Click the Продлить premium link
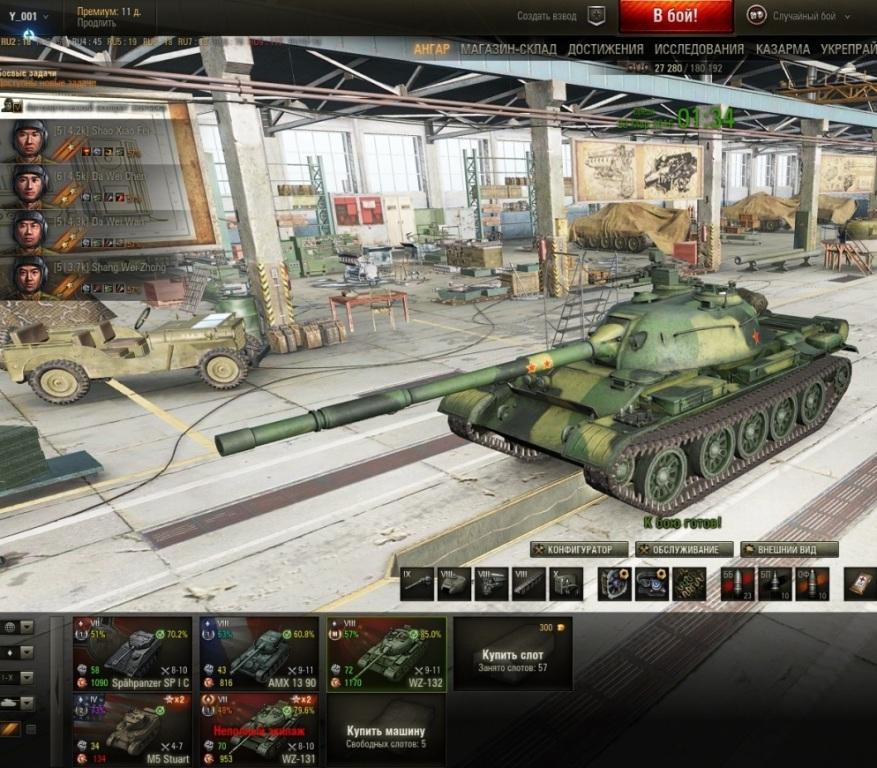 pyautogui.click(x=96, y=23)
